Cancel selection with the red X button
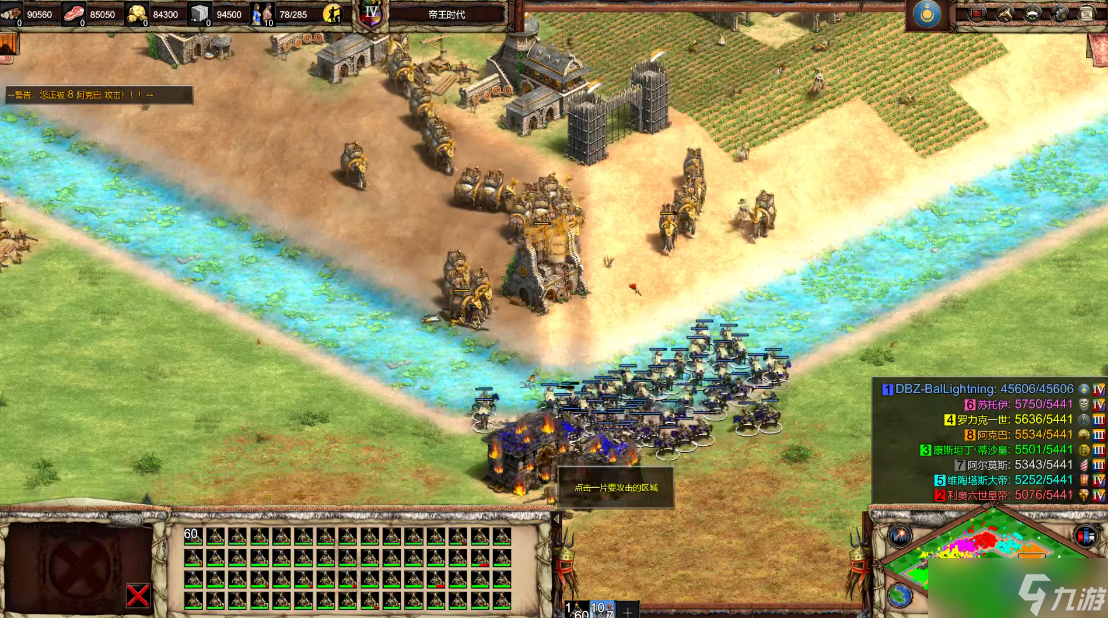This screenshot has width=1108, height=618. (x=138, y=596)
